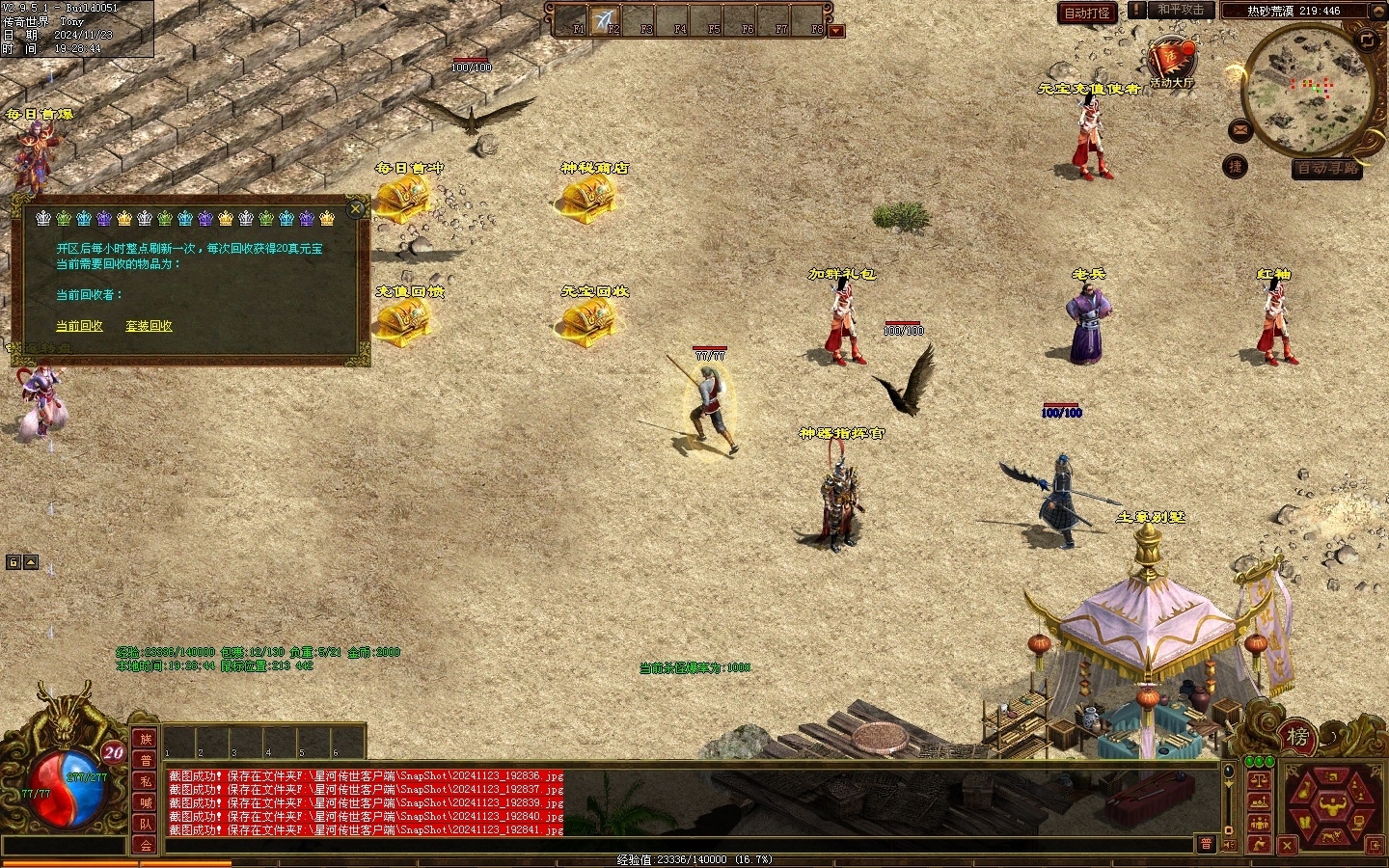Expand the skill bar dropdown arrow
1389x868 pixels.
[836, 31]
